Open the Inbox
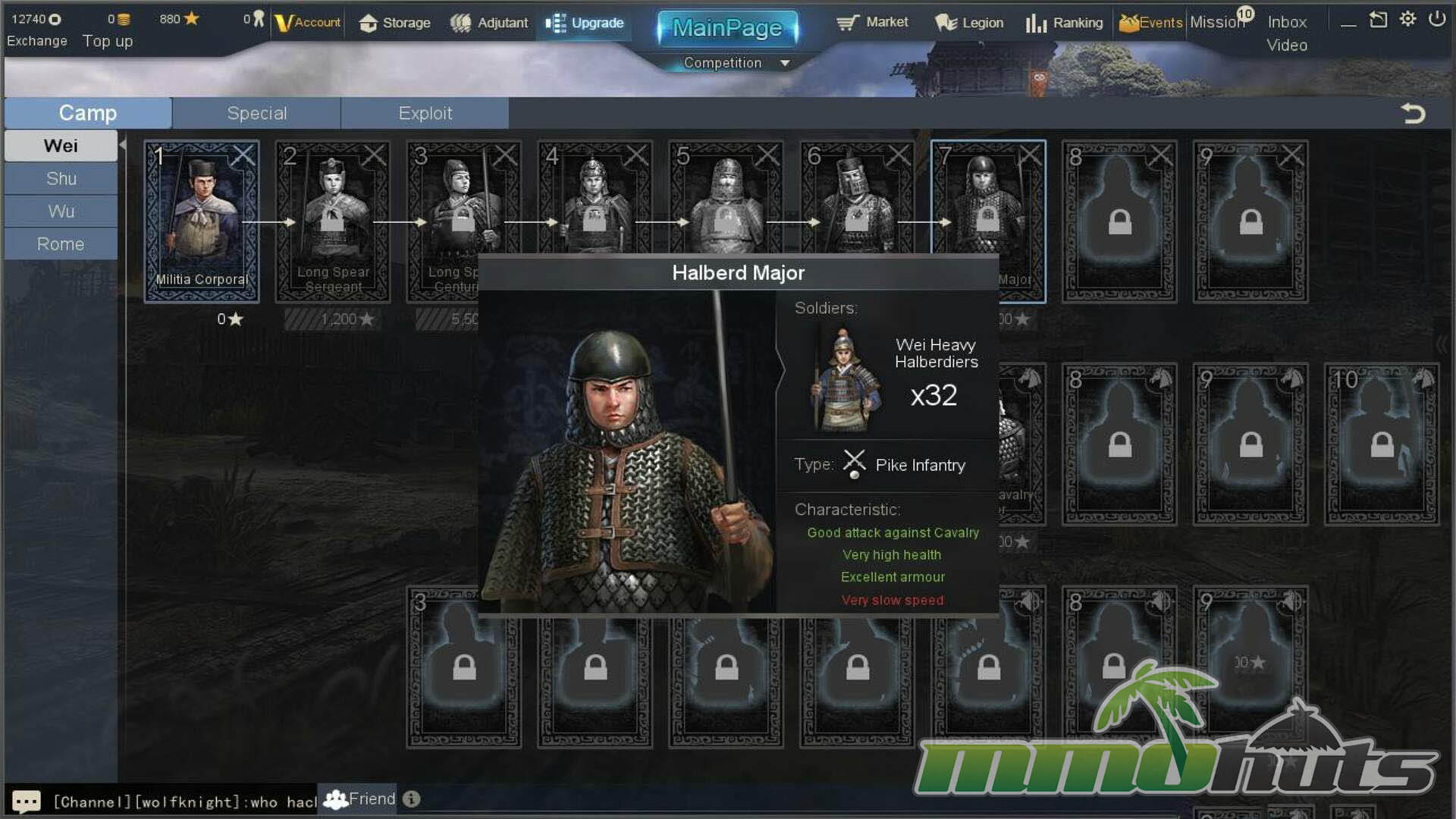 coord(1287,22)
